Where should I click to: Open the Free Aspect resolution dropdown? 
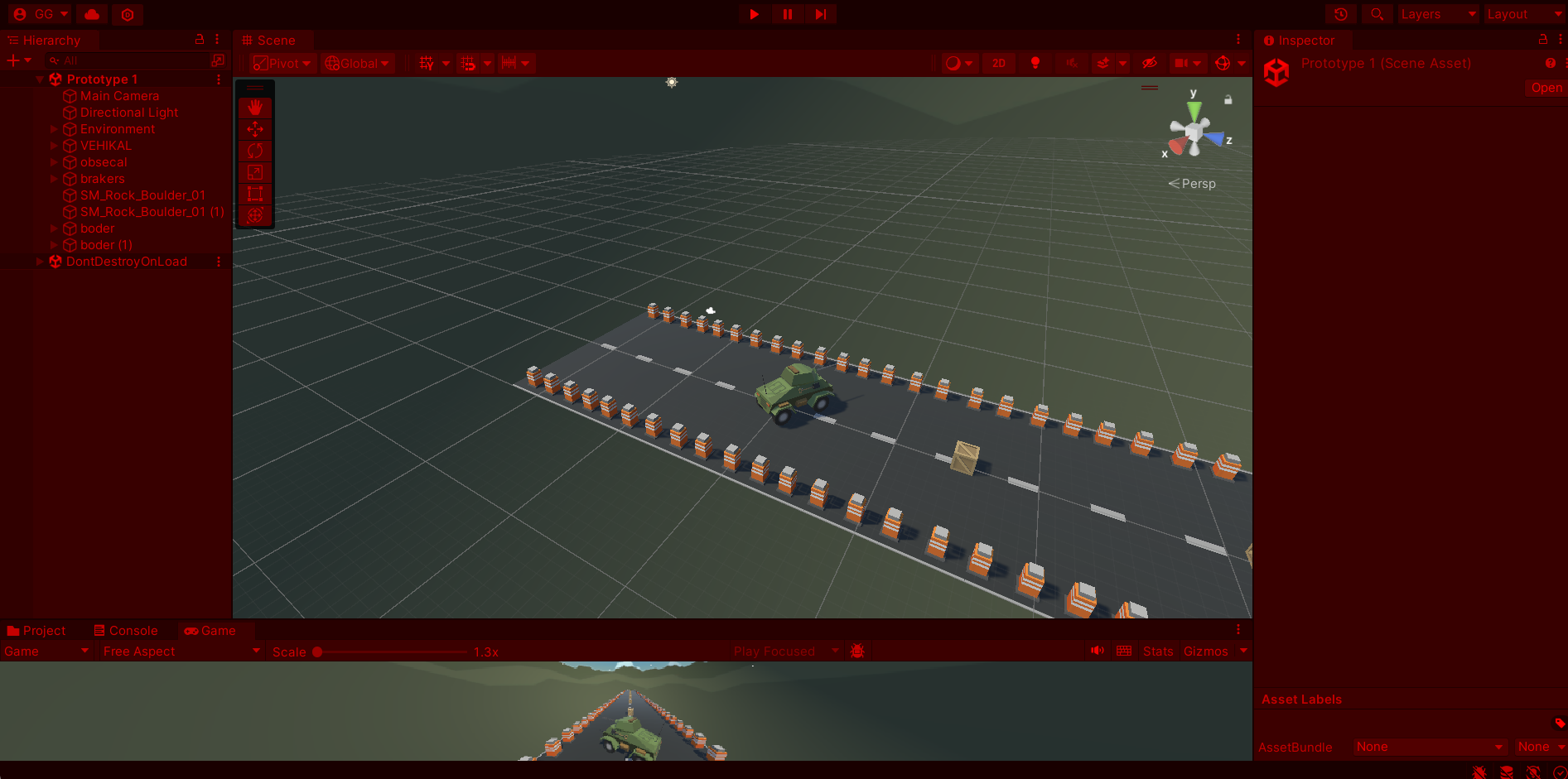coord(179,651)
